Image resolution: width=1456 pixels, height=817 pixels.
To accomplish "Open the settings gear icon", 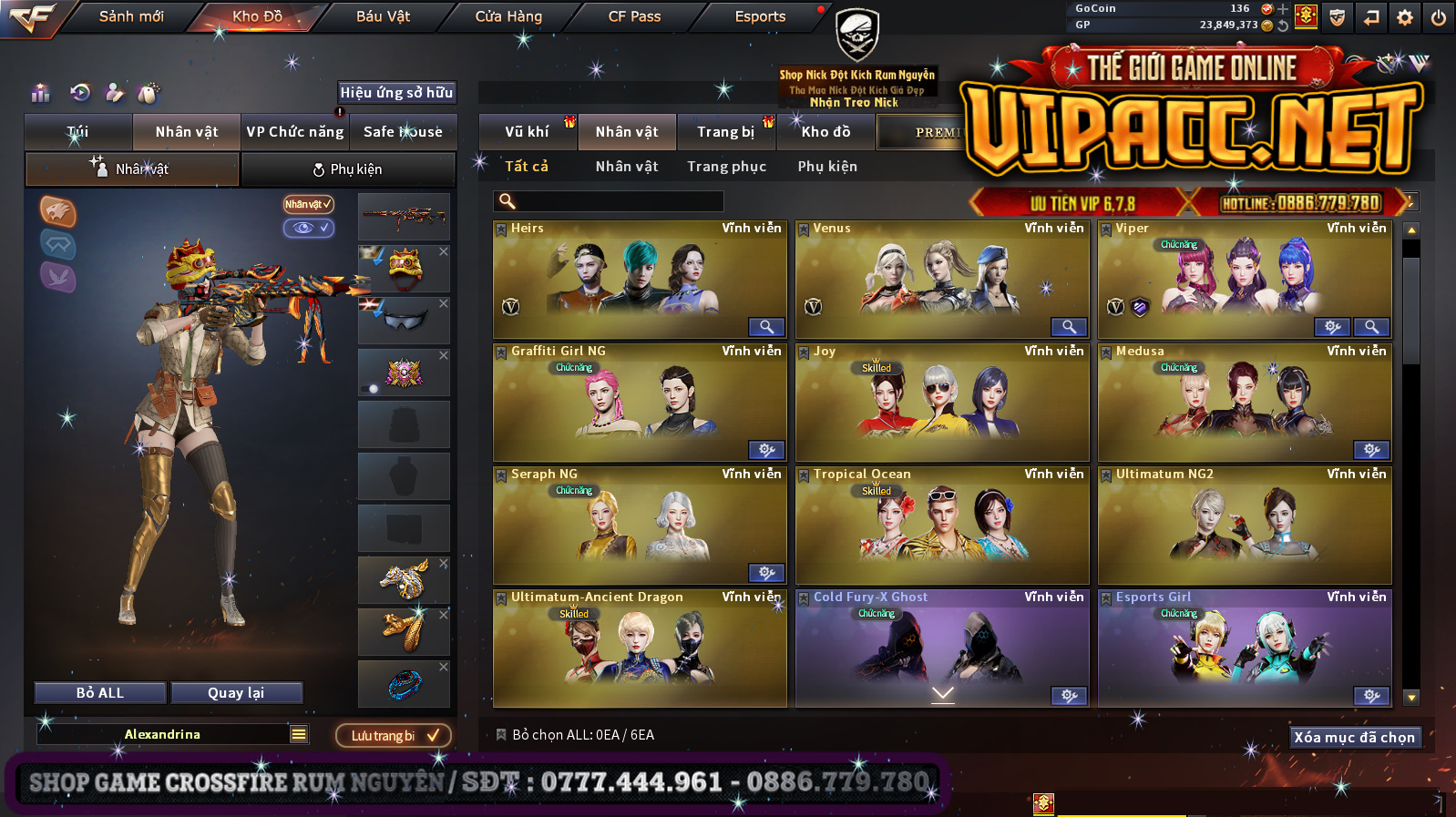I will (1405, 17).
